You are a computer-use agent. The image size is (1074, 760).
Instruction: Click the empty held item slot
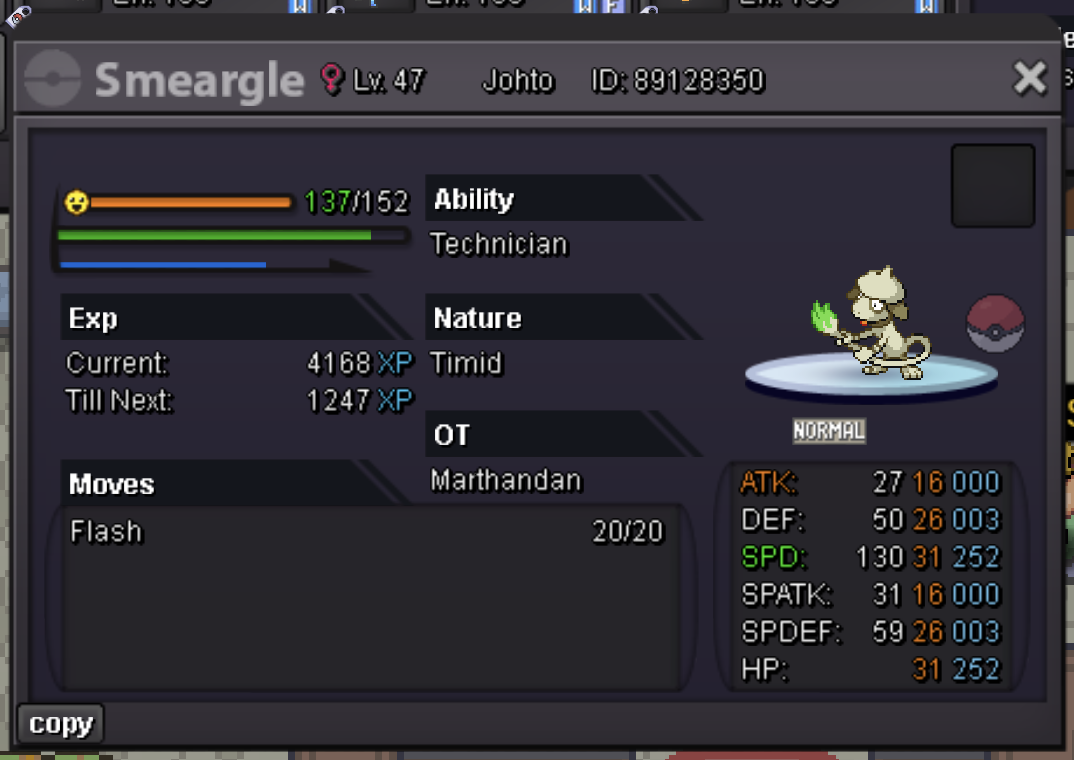992,186
